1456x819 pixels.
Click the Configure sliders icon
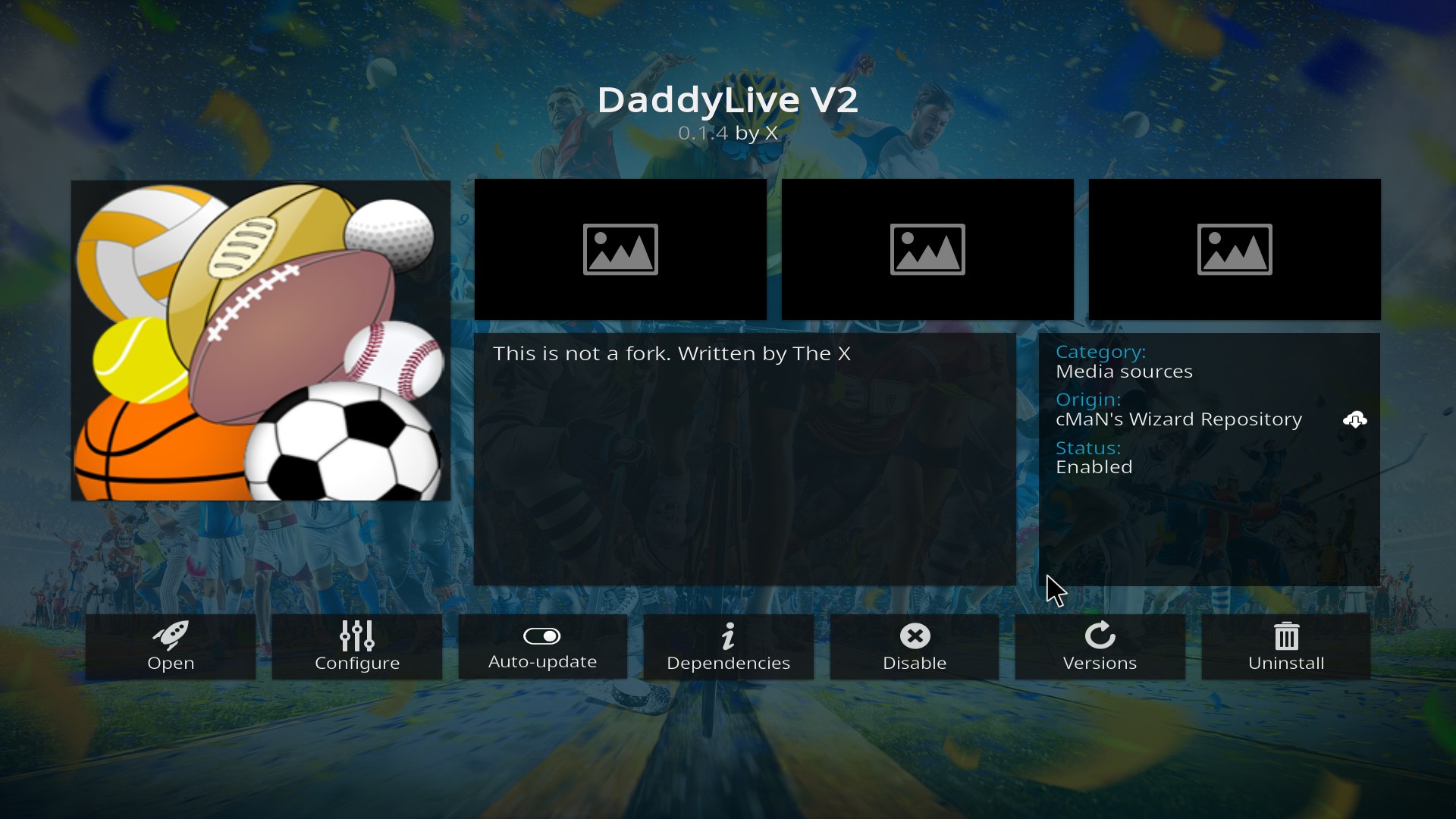coord(356,637)
